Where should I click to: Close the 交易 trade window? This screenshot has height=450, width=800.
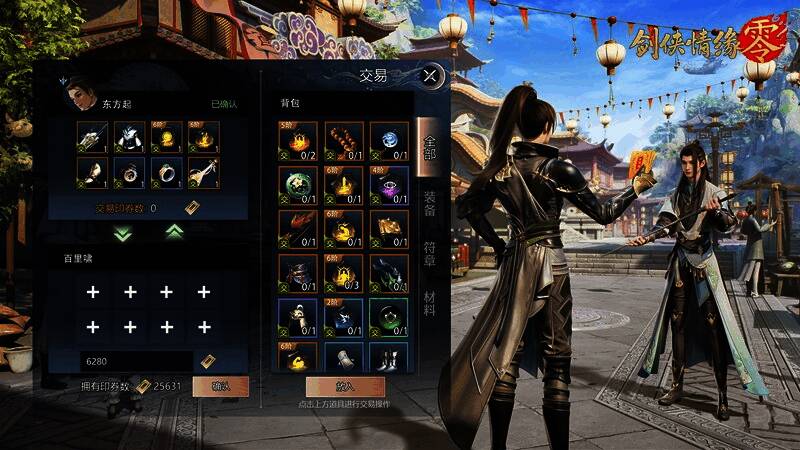coord(430,75)
